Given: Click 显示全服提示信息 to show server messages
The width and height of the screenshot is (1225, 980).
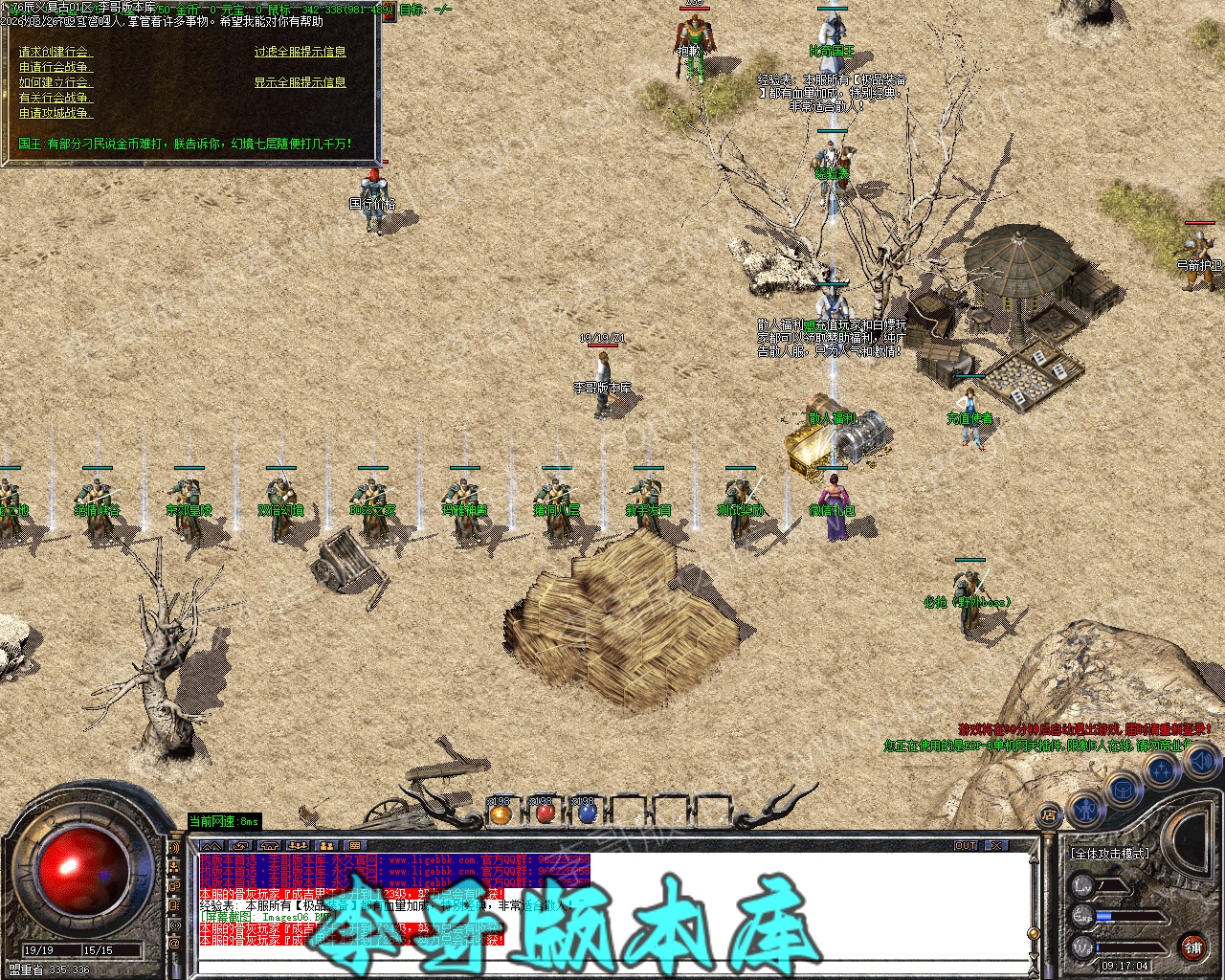Looking at the screenshot, I should (x=300, y=82).
